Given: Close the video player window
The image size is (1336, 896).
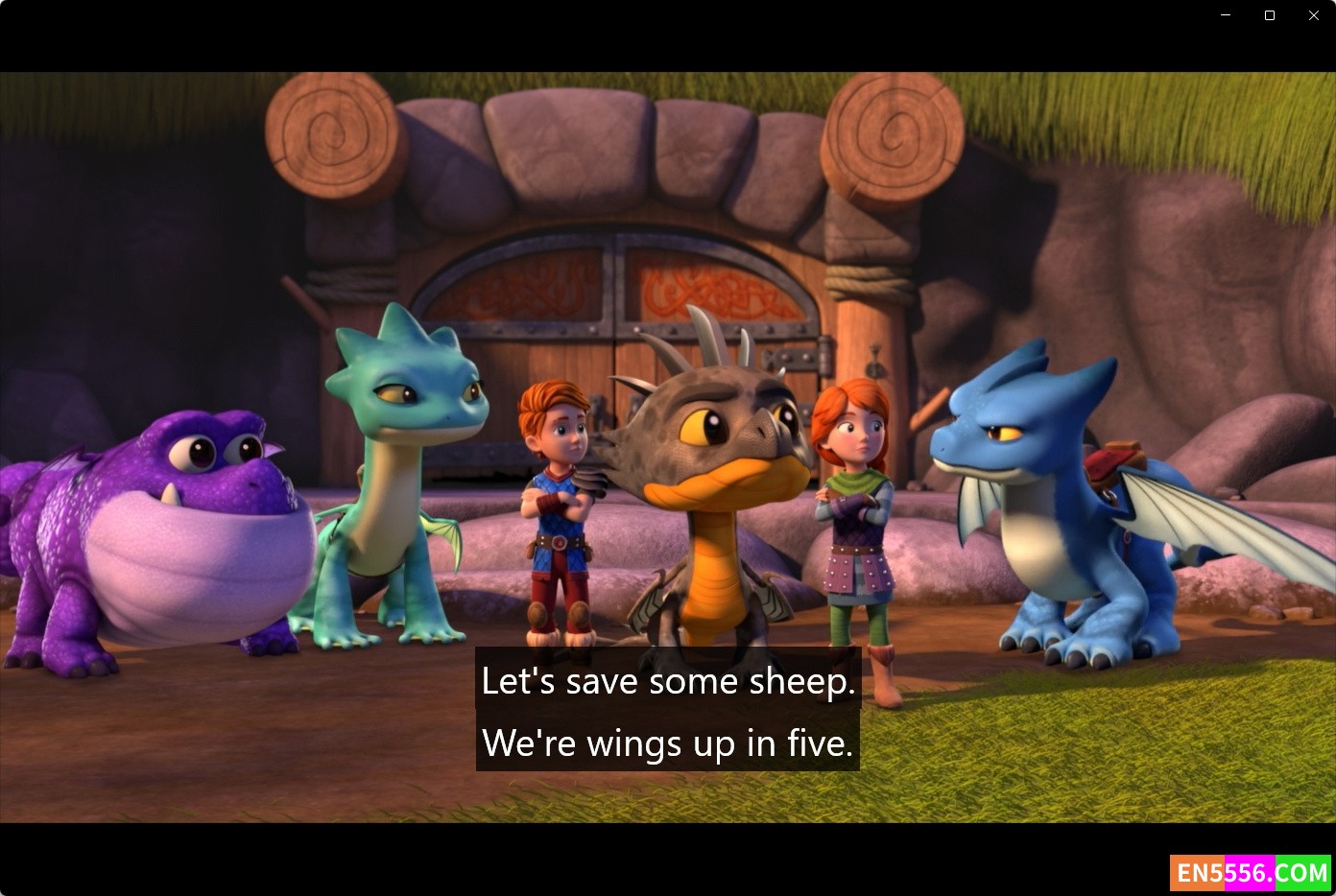Looking at the screenshot, I should [x=1313, y=15].
